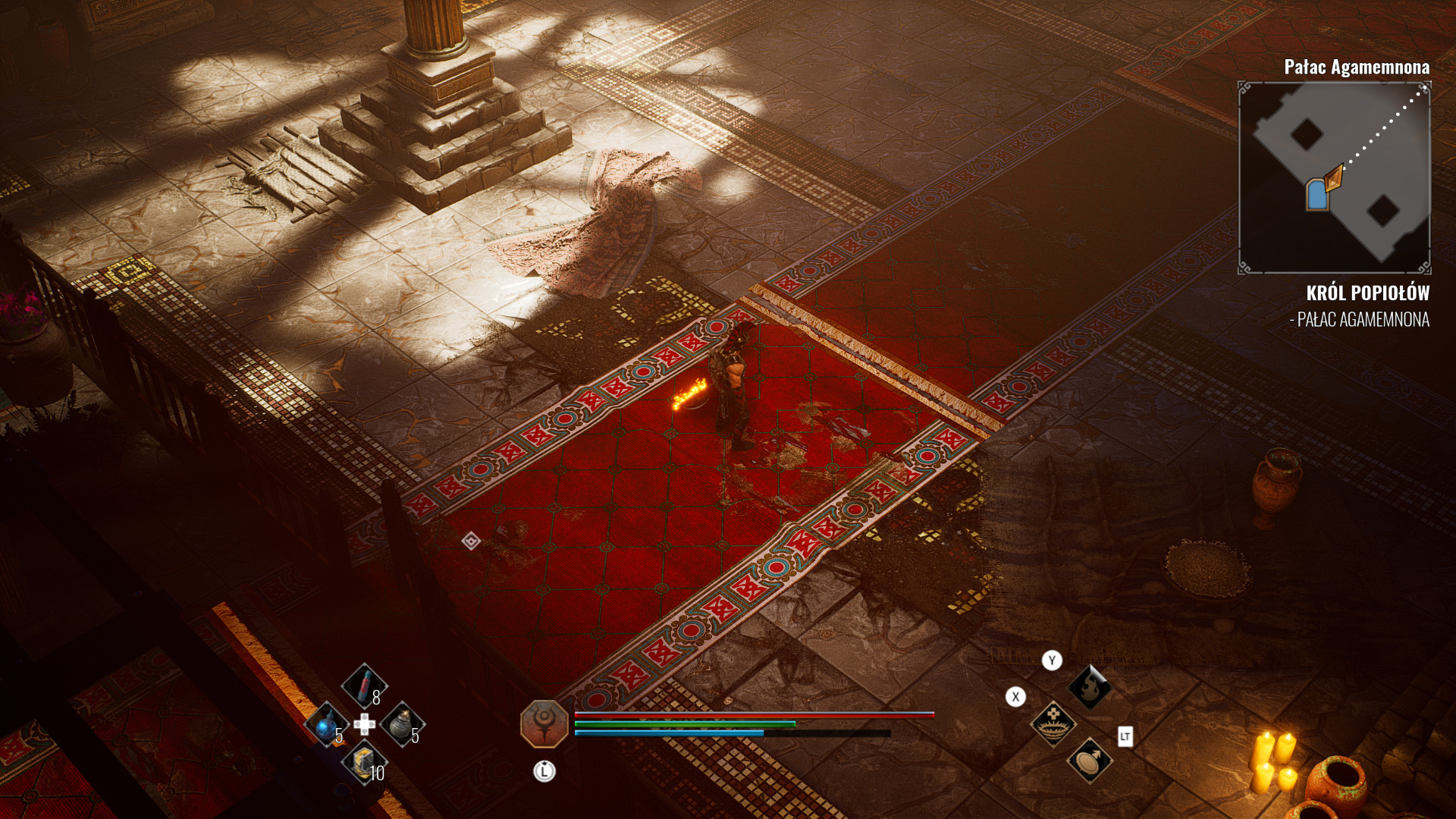Trigger the shield throw ability icon
Image resolution: width=1456 pixels, height=819 pixels.
tap(1090, 760)
